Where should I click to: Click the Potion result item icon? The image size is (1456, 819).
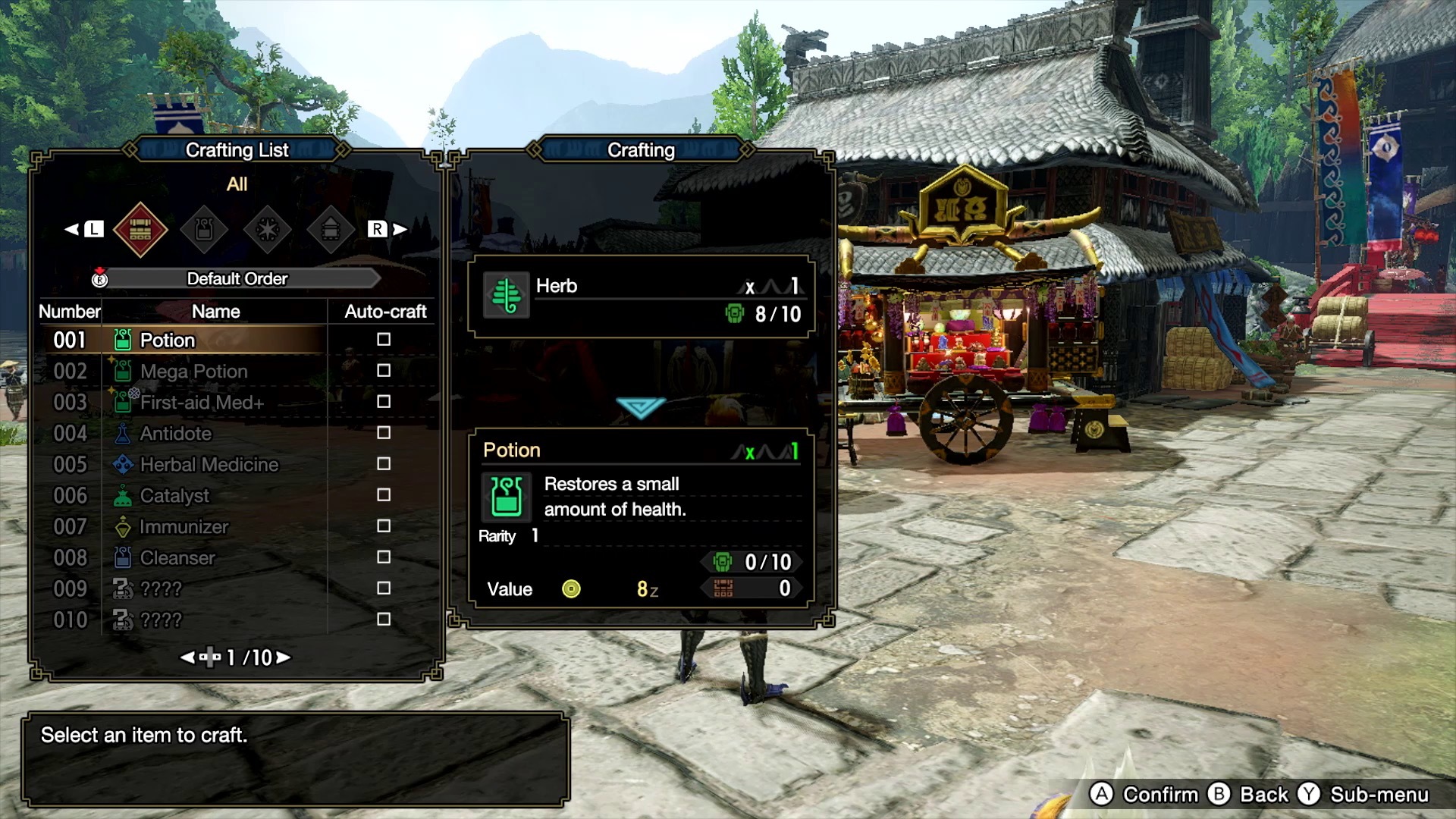[507, 497]
